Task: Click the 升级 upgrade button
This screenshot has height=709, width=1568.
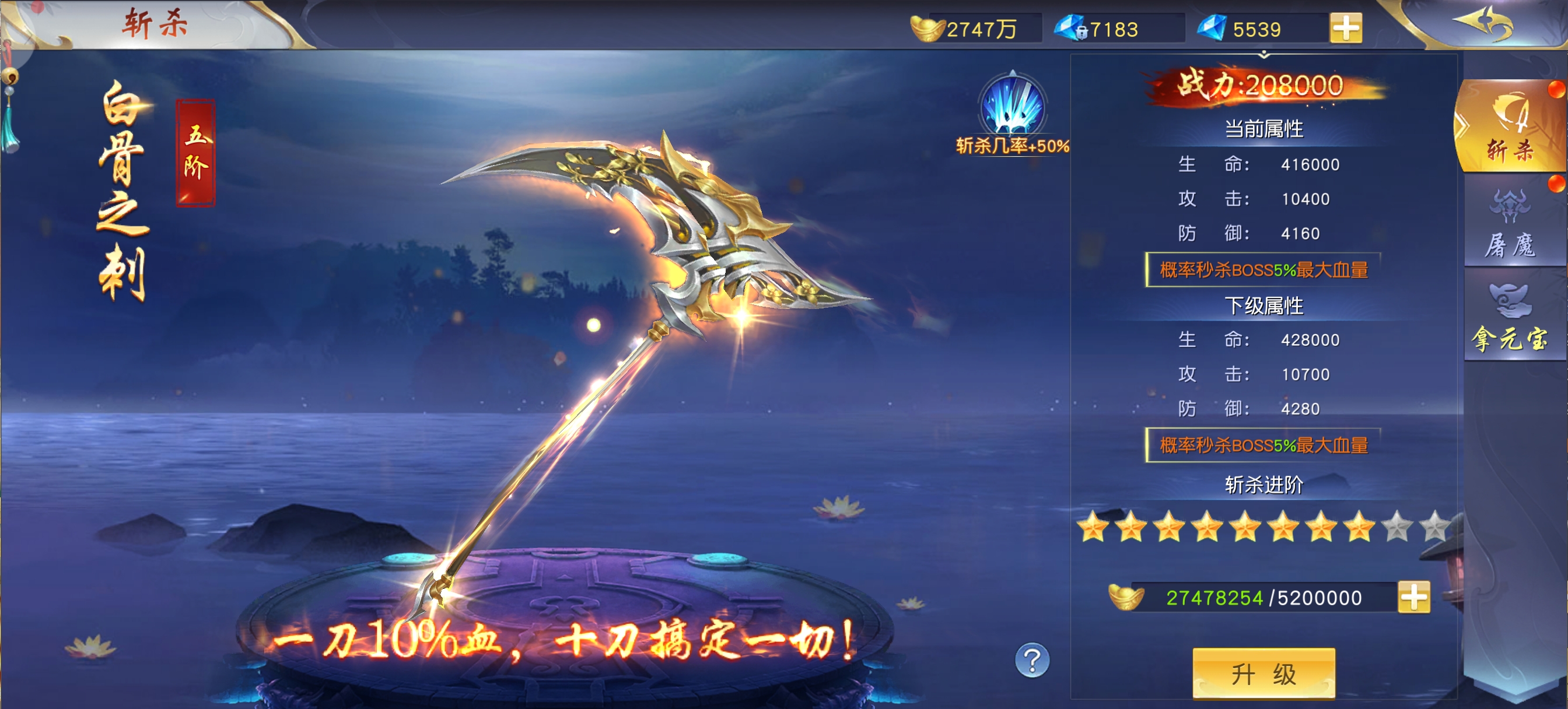Action: [1263, 673]
